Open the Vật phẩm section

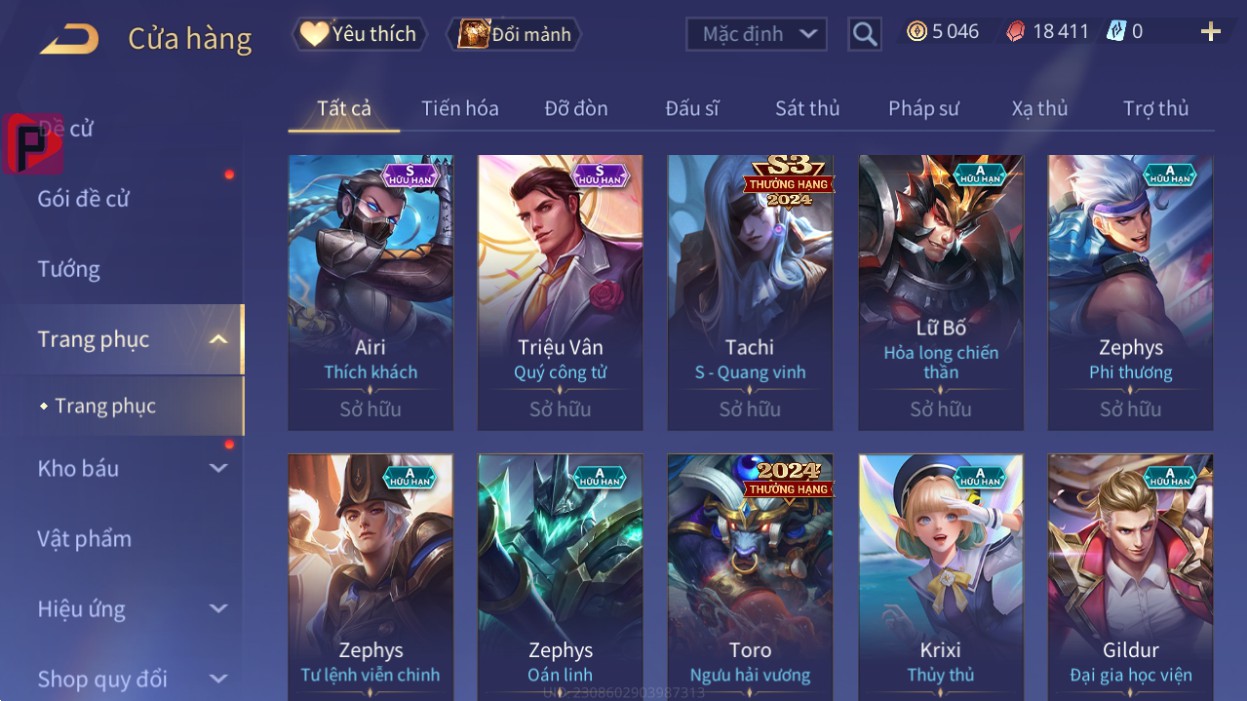point(85,539)
